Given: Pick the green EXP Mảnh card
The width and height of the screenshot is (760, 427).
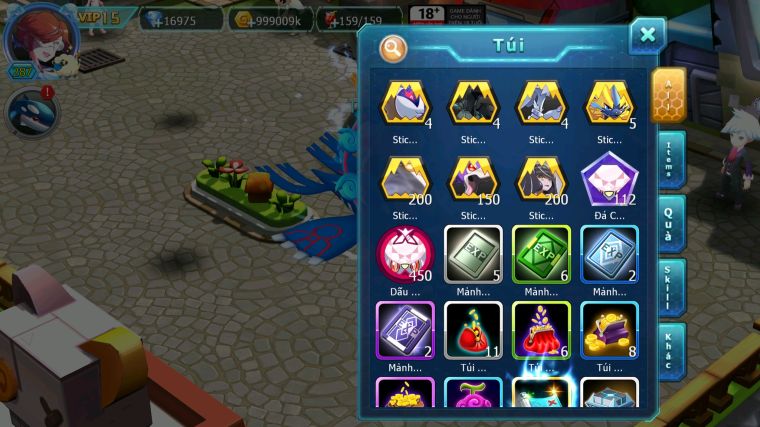Looking at the screenshot, I should (541, 254).
